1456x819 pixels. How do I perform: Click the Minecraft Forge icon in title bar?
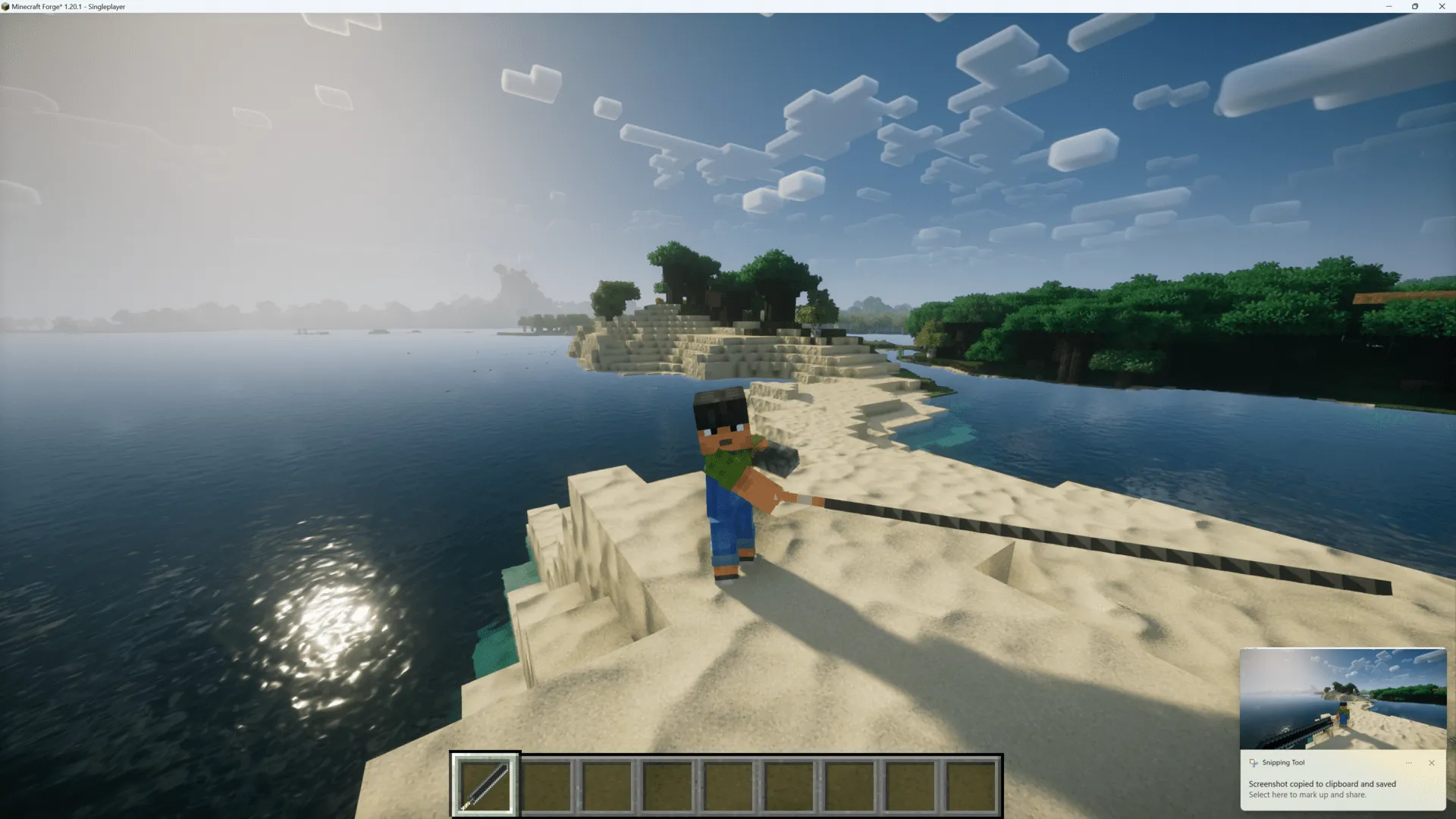[7, 6]
